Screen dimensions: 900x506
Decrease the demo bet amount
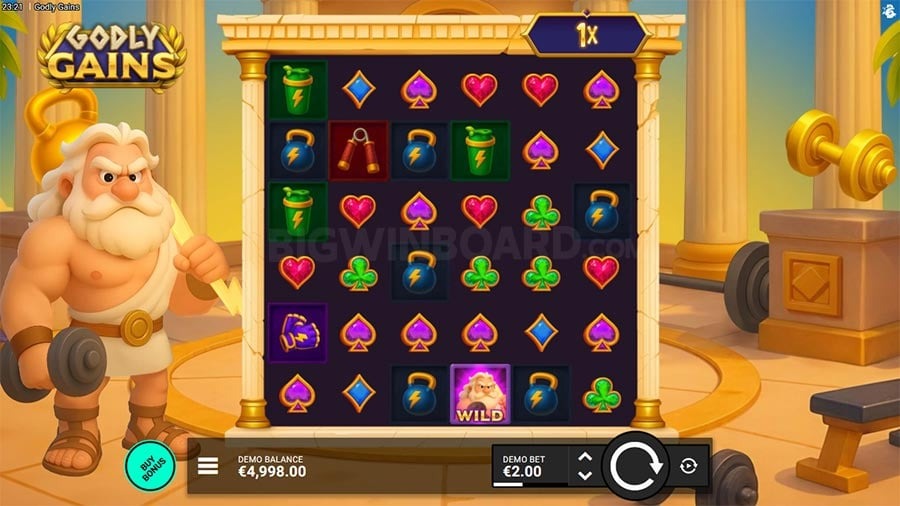pyautogui.click(x=585, y=474)
